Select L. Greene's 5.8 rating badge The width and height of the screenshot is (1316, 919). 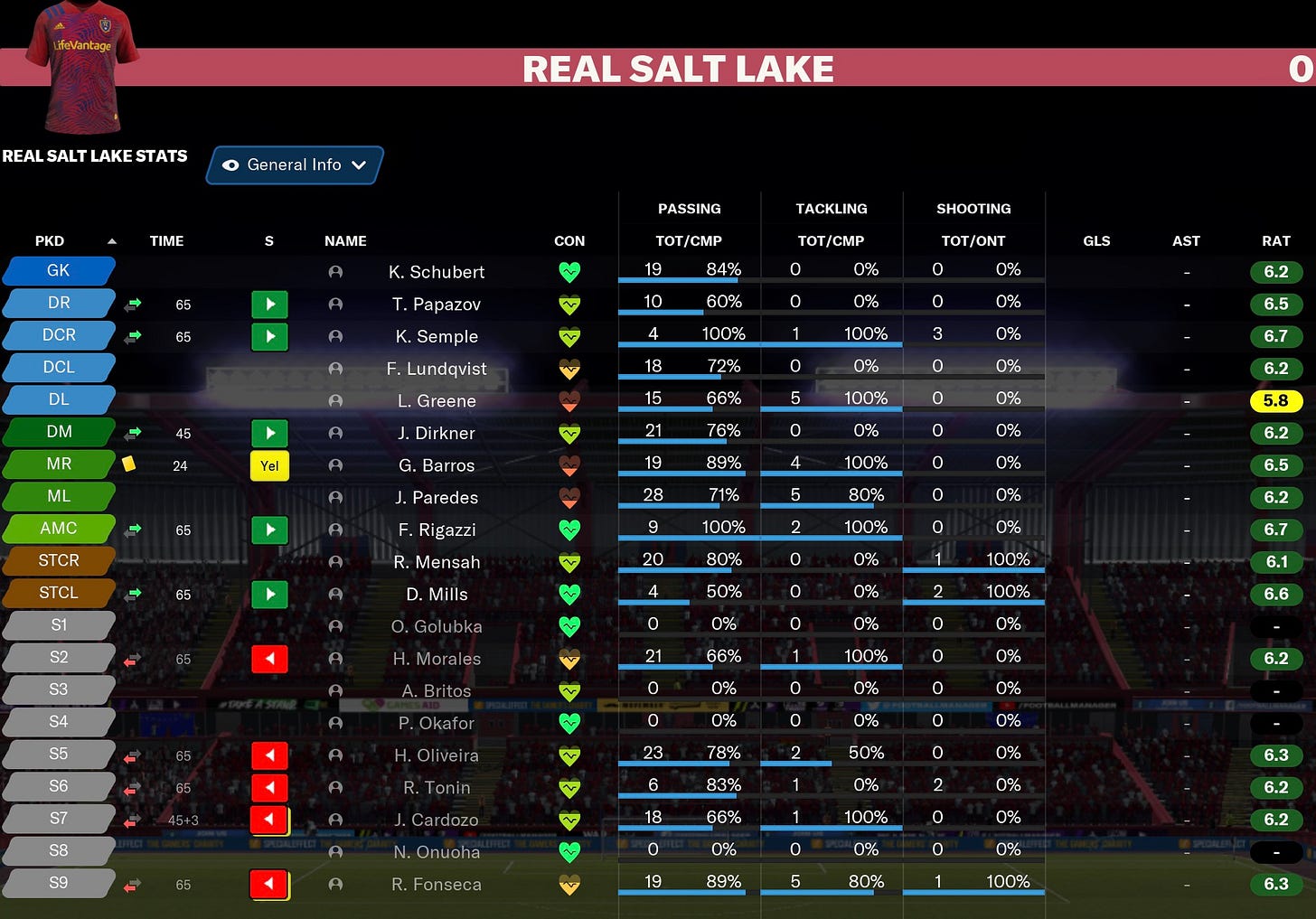click(1276, 400)
